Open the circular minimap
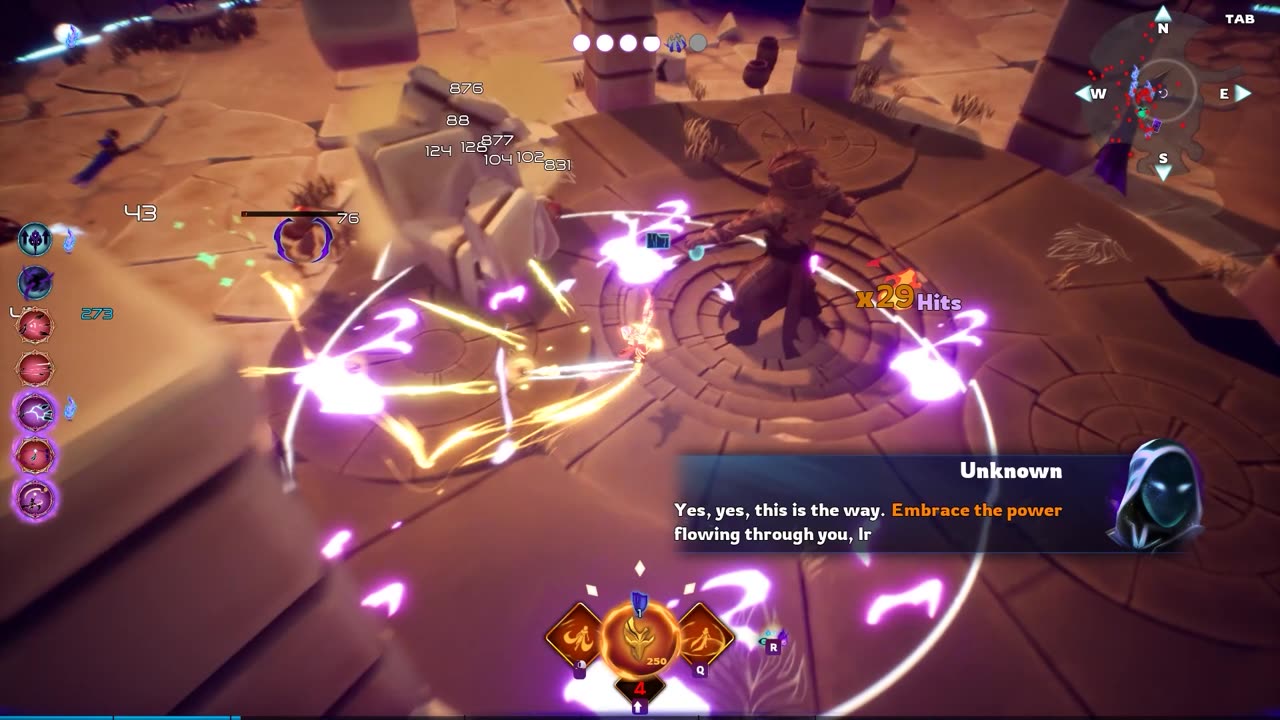The image size is (1280, 720). coord(1162,93)
